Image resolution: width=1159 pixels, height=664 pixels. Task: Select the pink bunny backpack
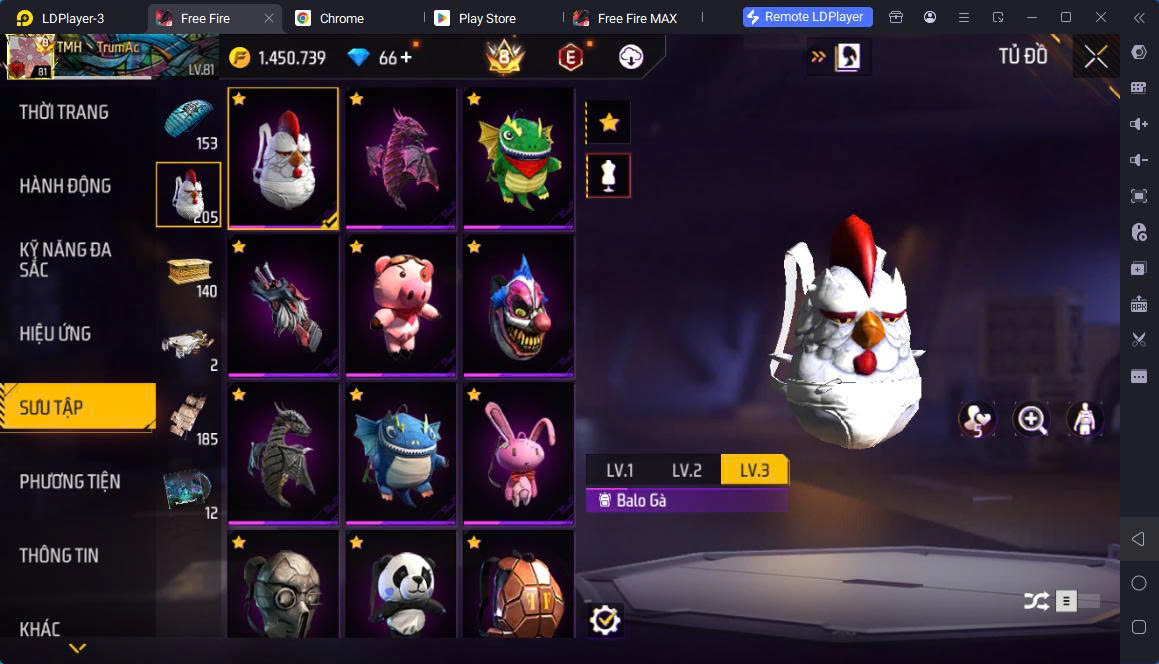pyautogui.click(x=518, y=453)
